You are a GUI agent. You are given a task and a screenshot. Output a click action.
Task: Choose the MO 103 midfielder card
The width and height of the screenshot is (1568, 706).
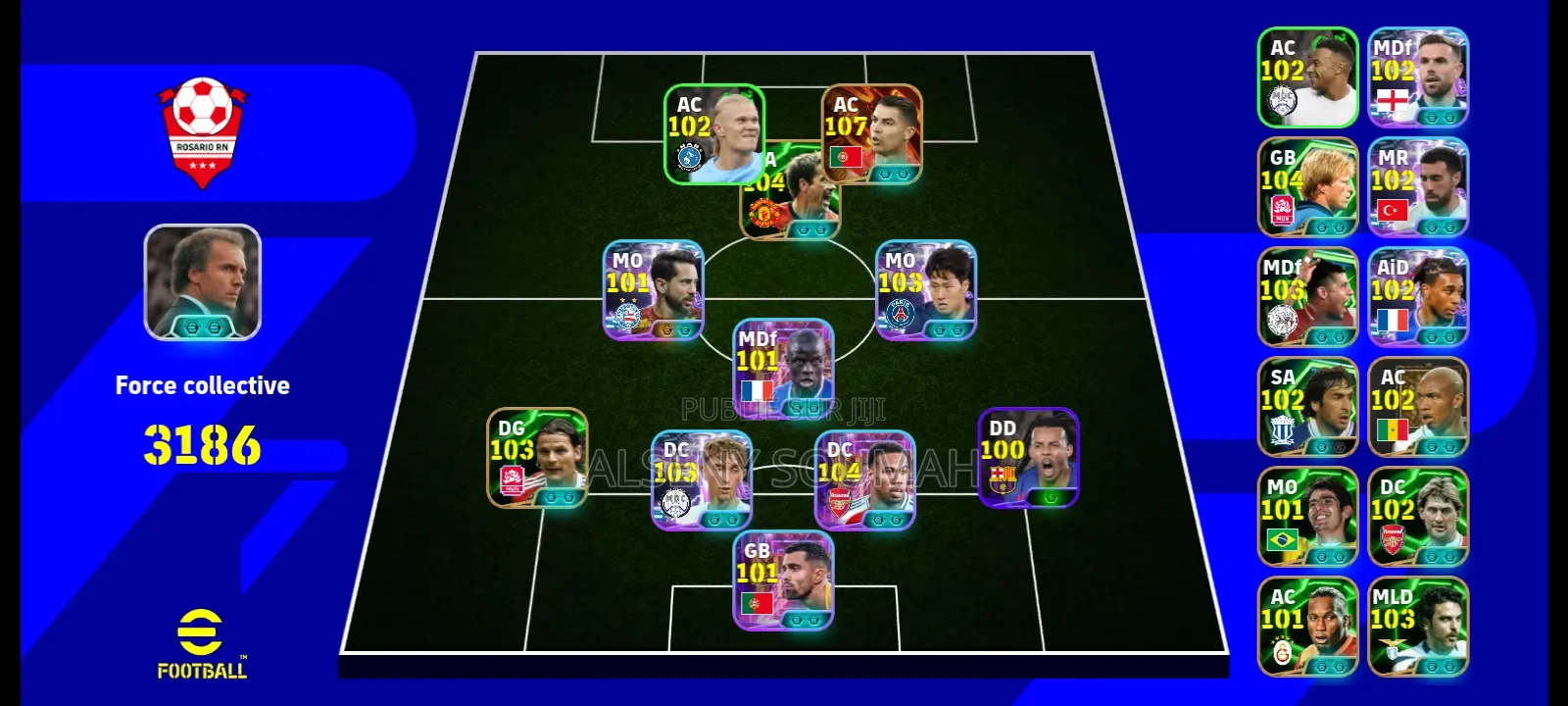point(925,290)
